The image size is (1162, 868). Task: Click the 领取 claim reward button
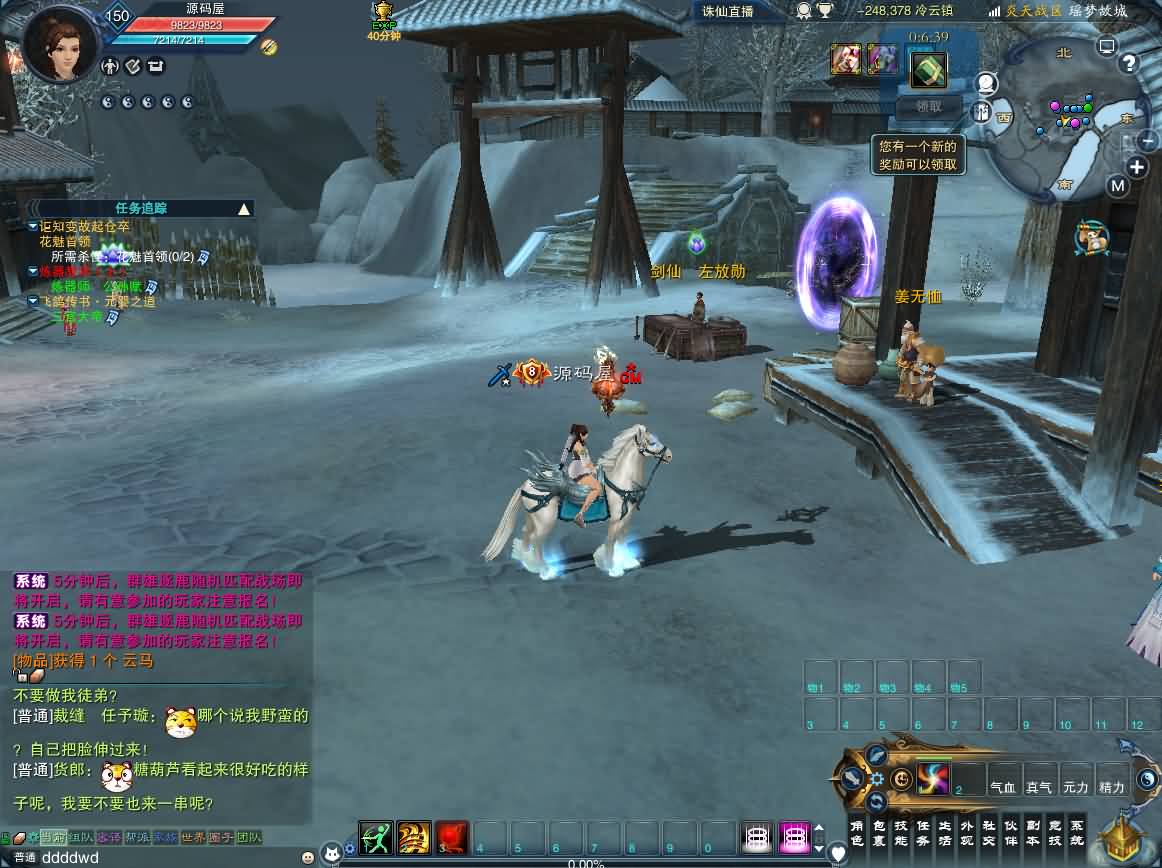(929, 107)
